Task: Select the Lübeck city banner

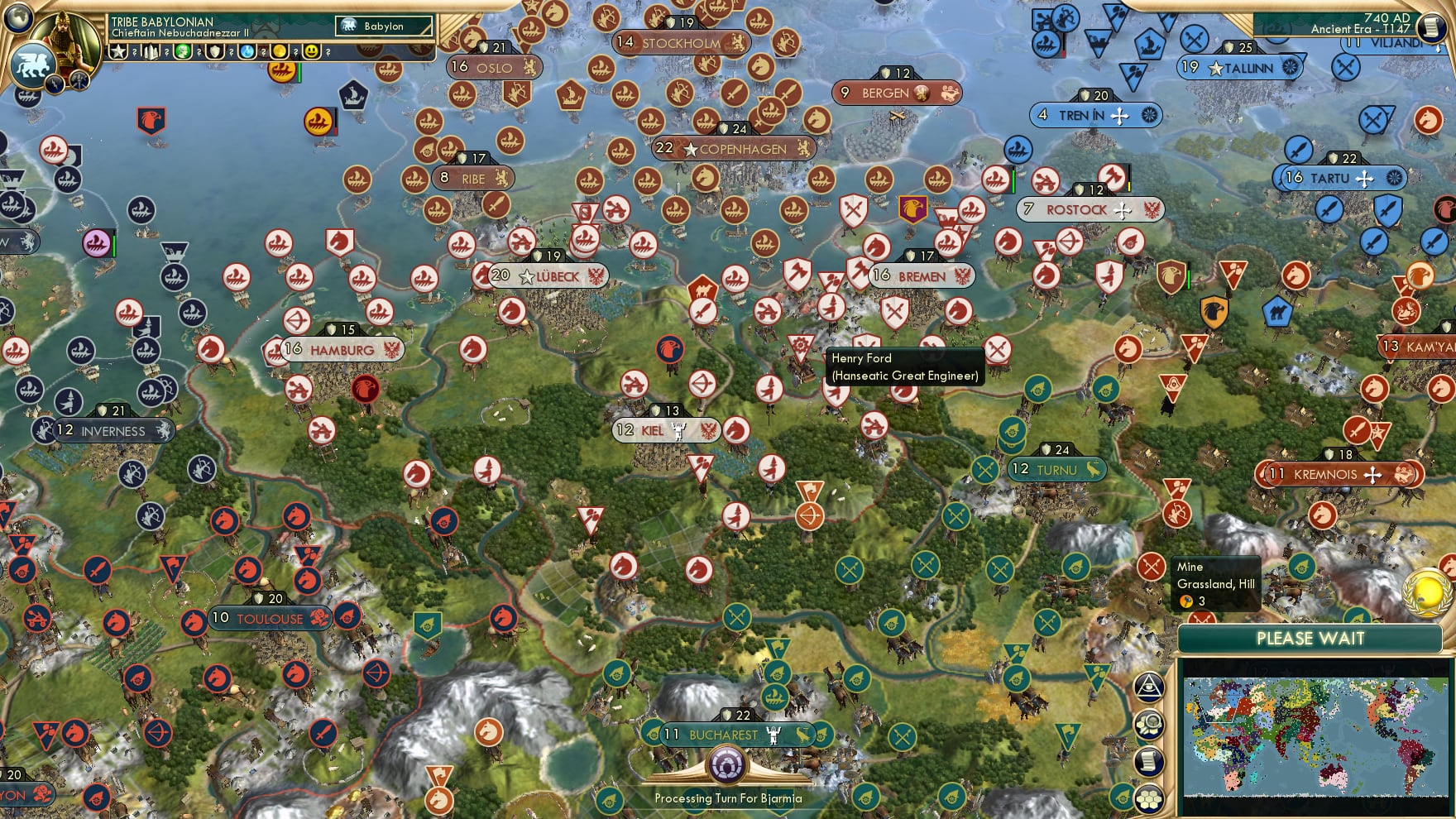Action: pyautogui.click(x=548, y=276)
